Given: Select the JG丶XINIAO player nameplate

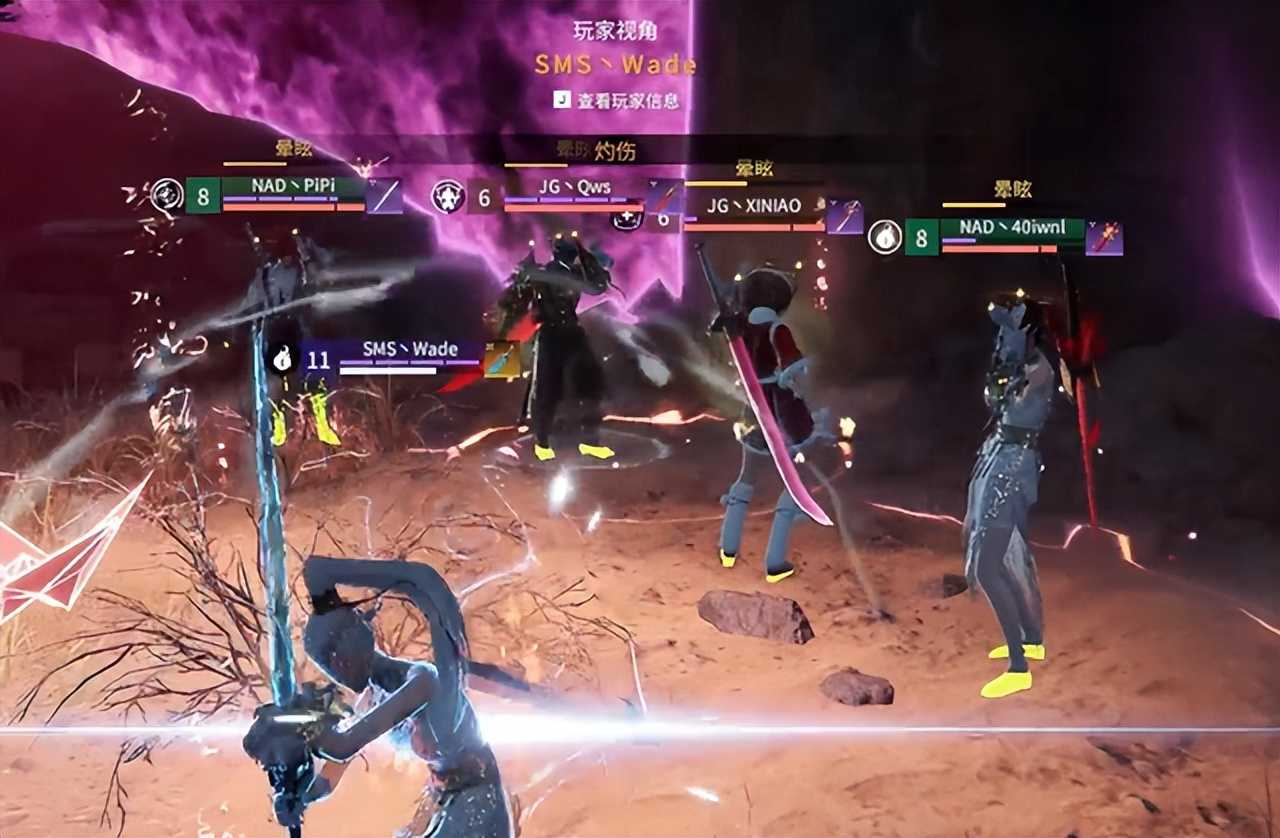Looking at the screenshot, I should (x=754, y=207).
